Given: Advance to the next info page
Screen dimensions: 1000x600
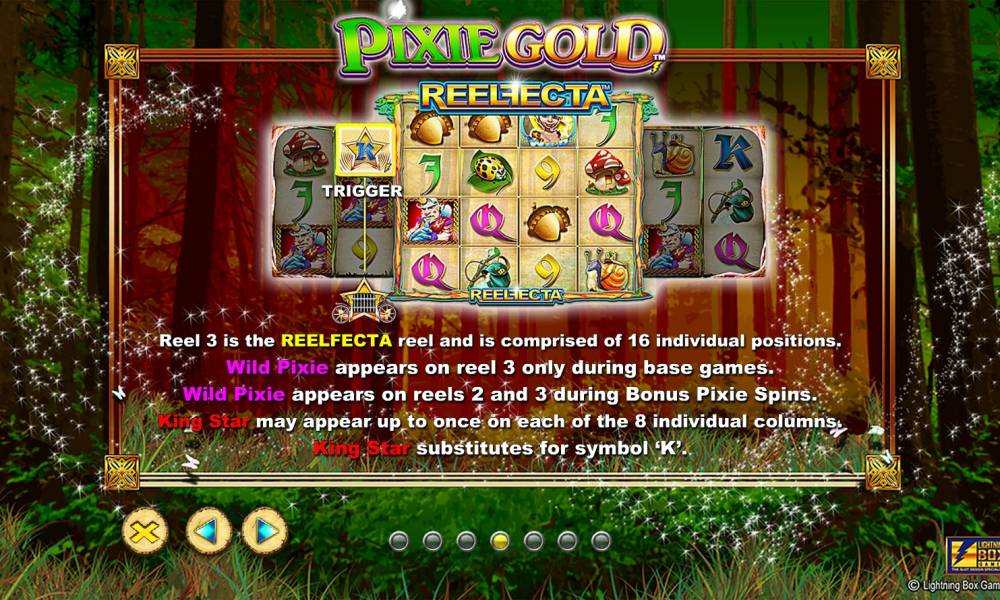Looking at the screenshot, I should click(265, 530).
